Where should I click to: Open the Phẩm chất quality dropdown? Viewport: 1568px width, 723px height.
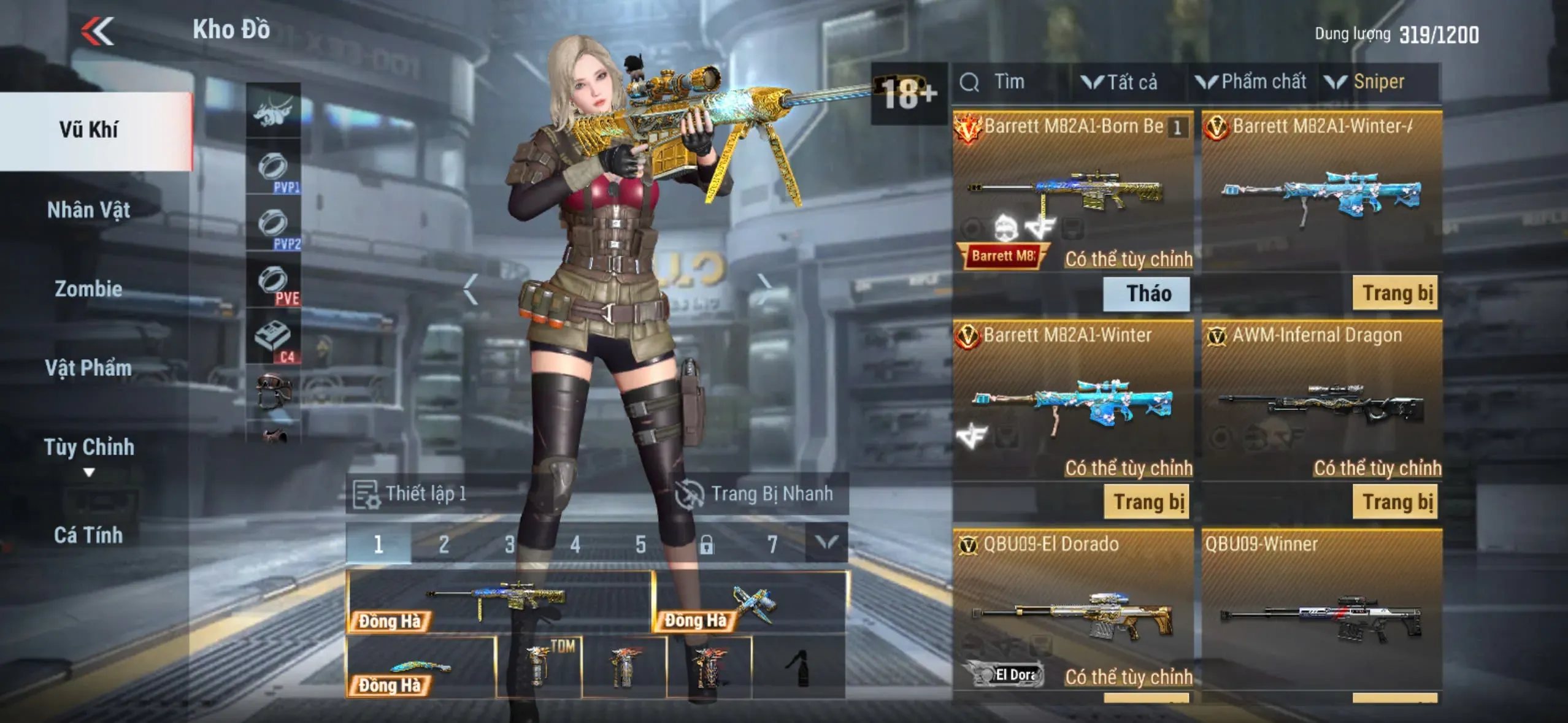click(1251, 82)
